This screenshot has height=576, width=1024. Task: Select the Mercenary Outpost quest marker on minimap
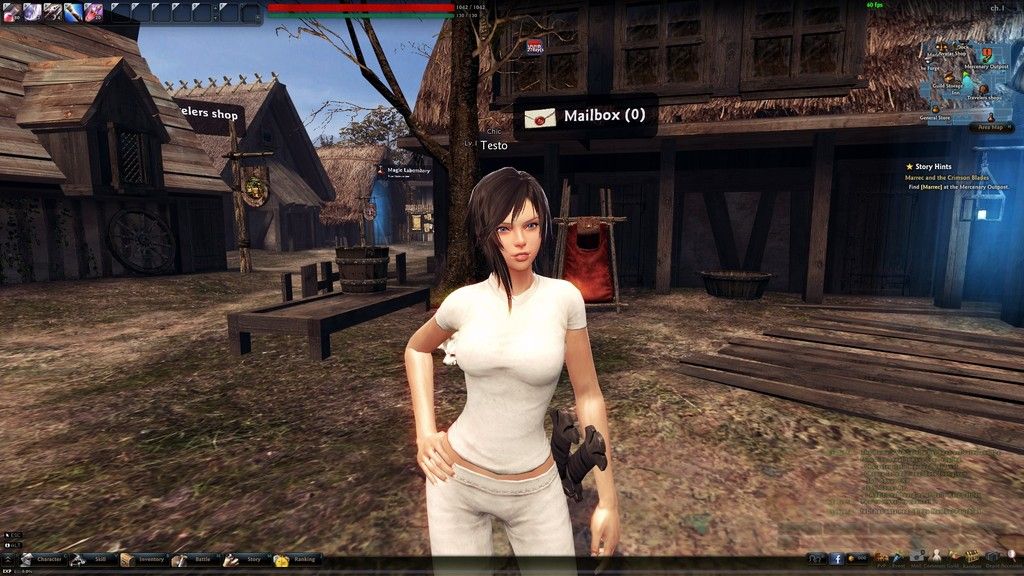point(987,54)
